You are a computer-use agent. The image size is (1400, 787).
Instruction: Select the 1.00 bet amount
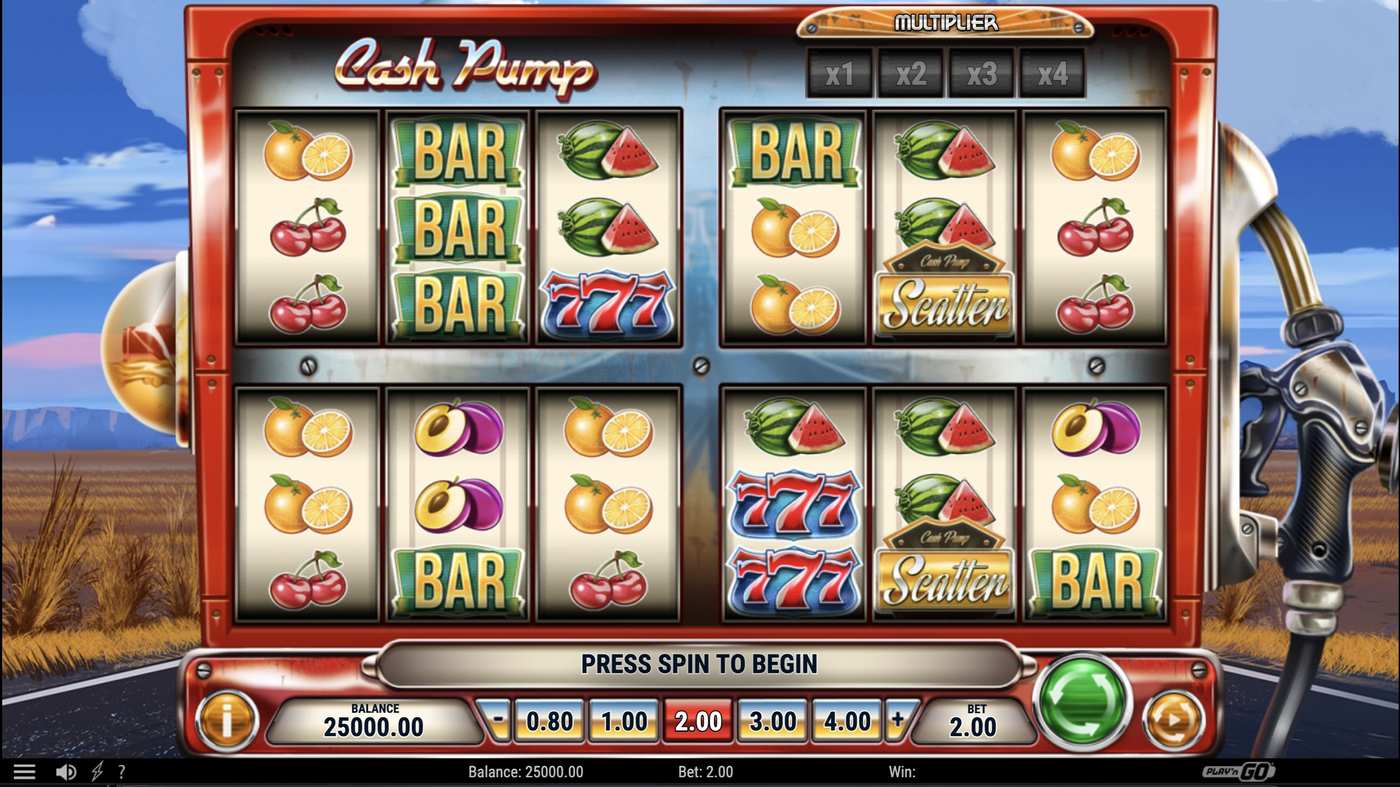pos(623,719)
